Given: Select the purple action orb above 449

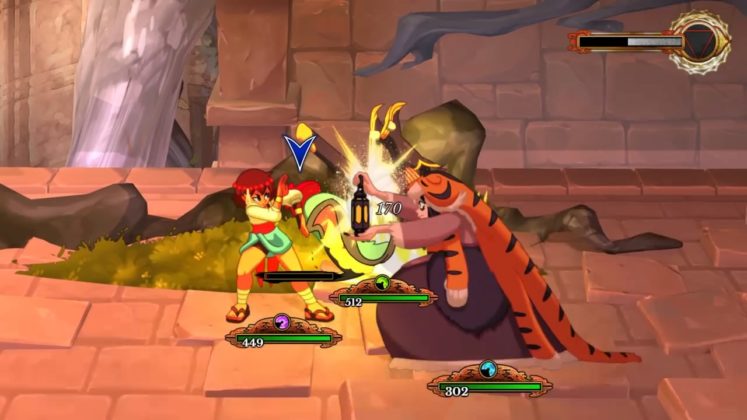Looking at the screenshot, I should click(281, 323).
